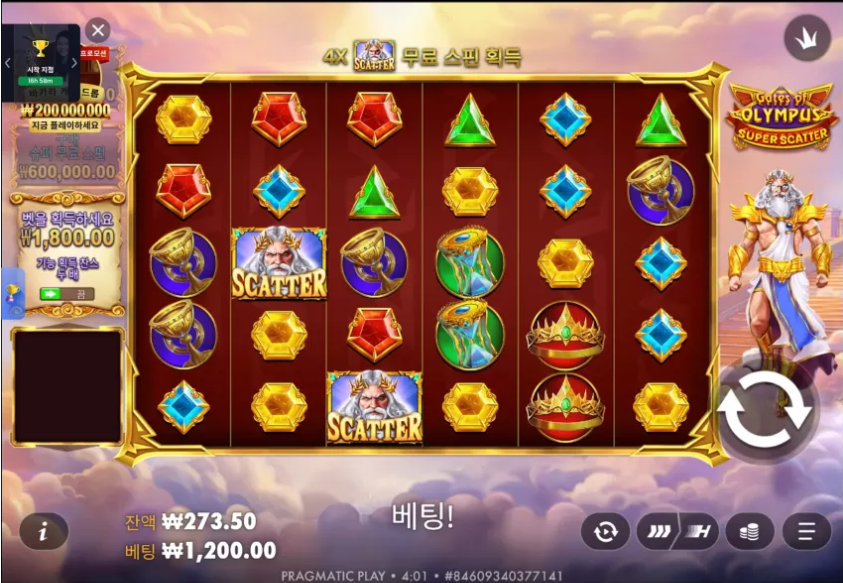Viewport: 843px width, 583px height.
Task: Show the next tournament promotion card
Action: click(73, 62)
